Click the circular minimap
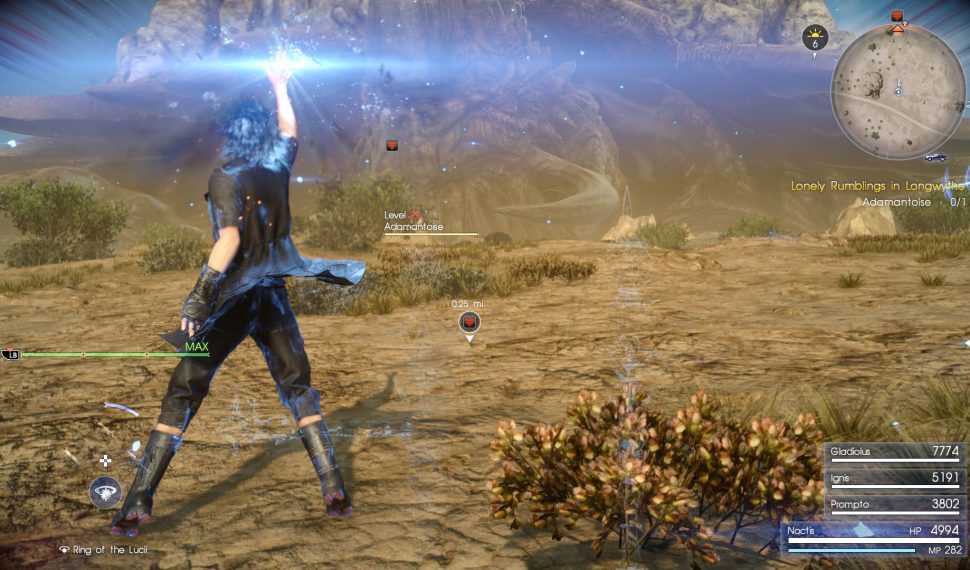This screenshot has width=970, height=570. point(898,92)
